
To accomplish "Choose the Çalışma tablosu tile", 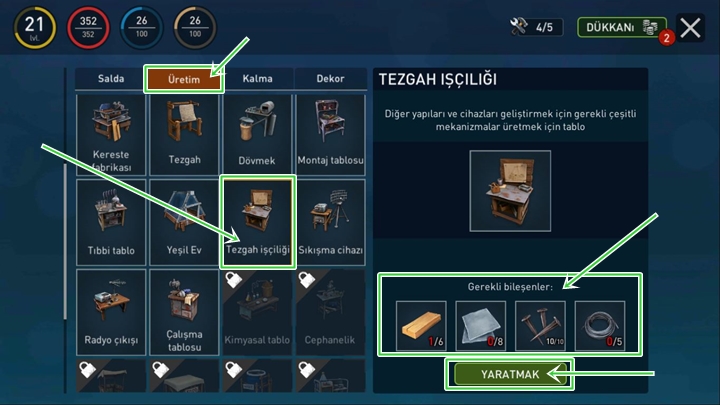I will point(184,311).
